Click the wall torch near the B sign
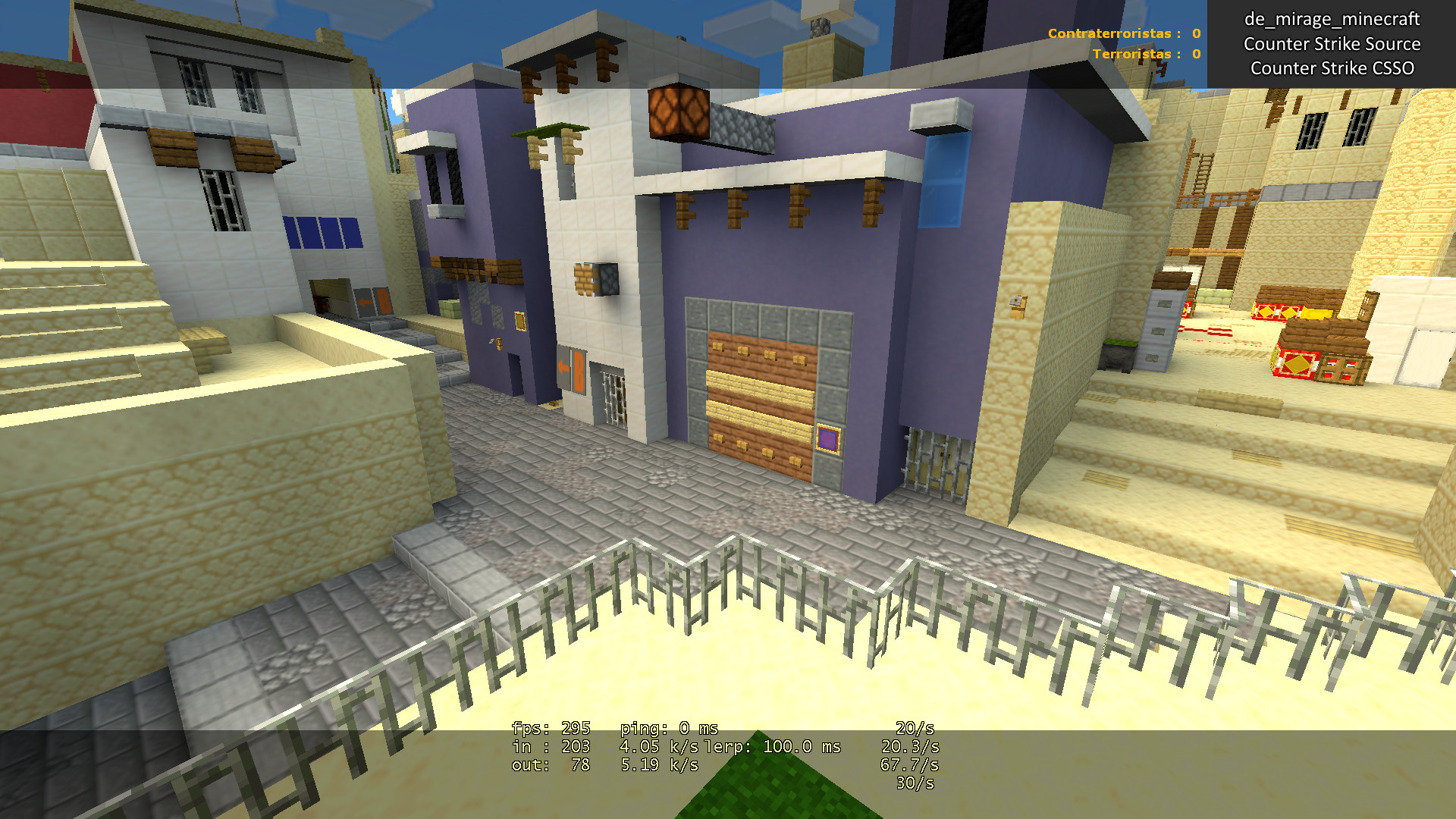 pyautogui.click(x=497, y=344)
